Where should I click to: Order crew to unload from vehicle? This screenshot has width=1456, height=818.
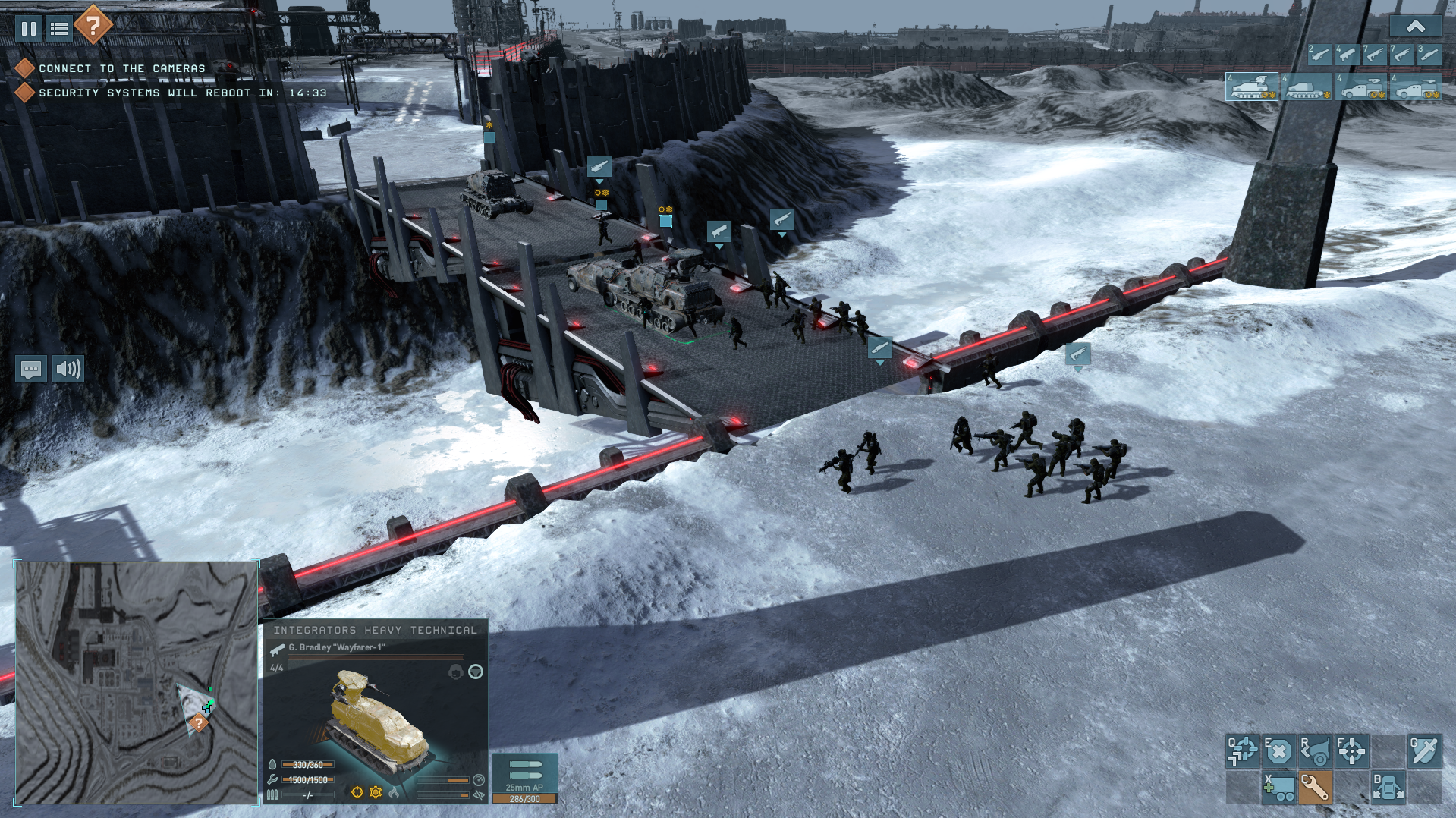coord(1388,788)
